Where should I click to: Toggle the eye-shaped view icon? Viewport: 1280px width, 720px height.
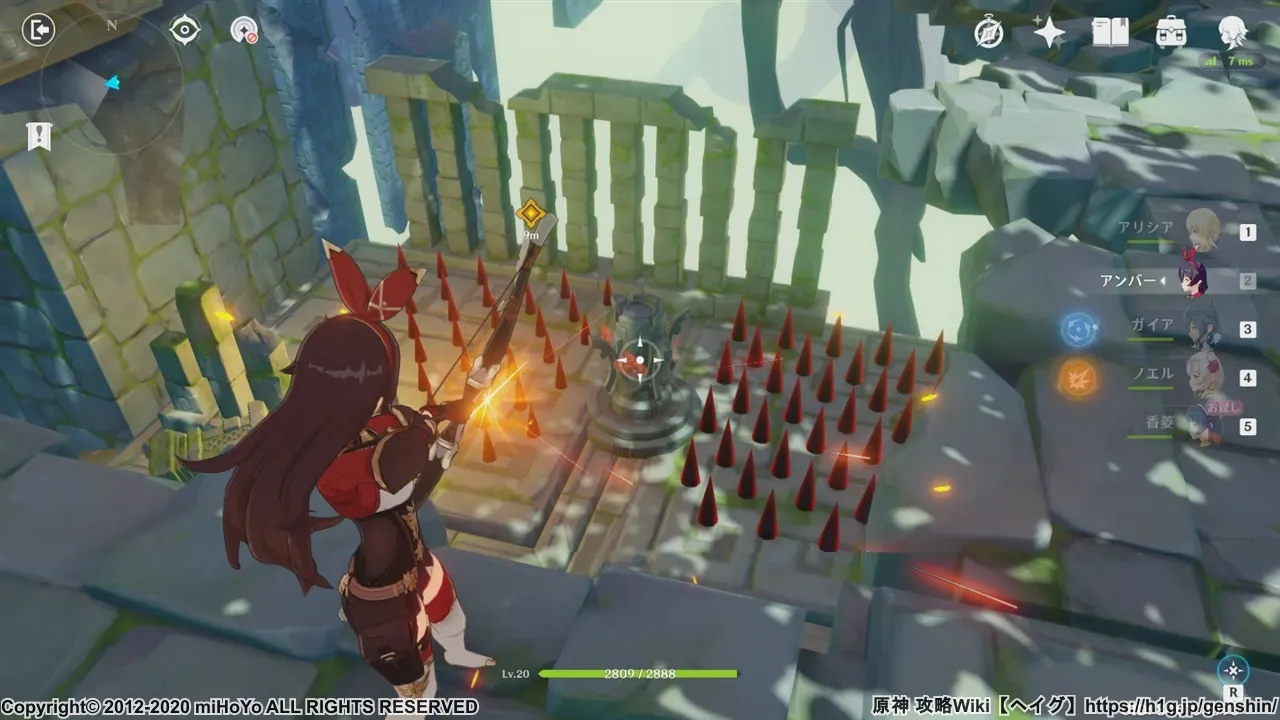185,30
